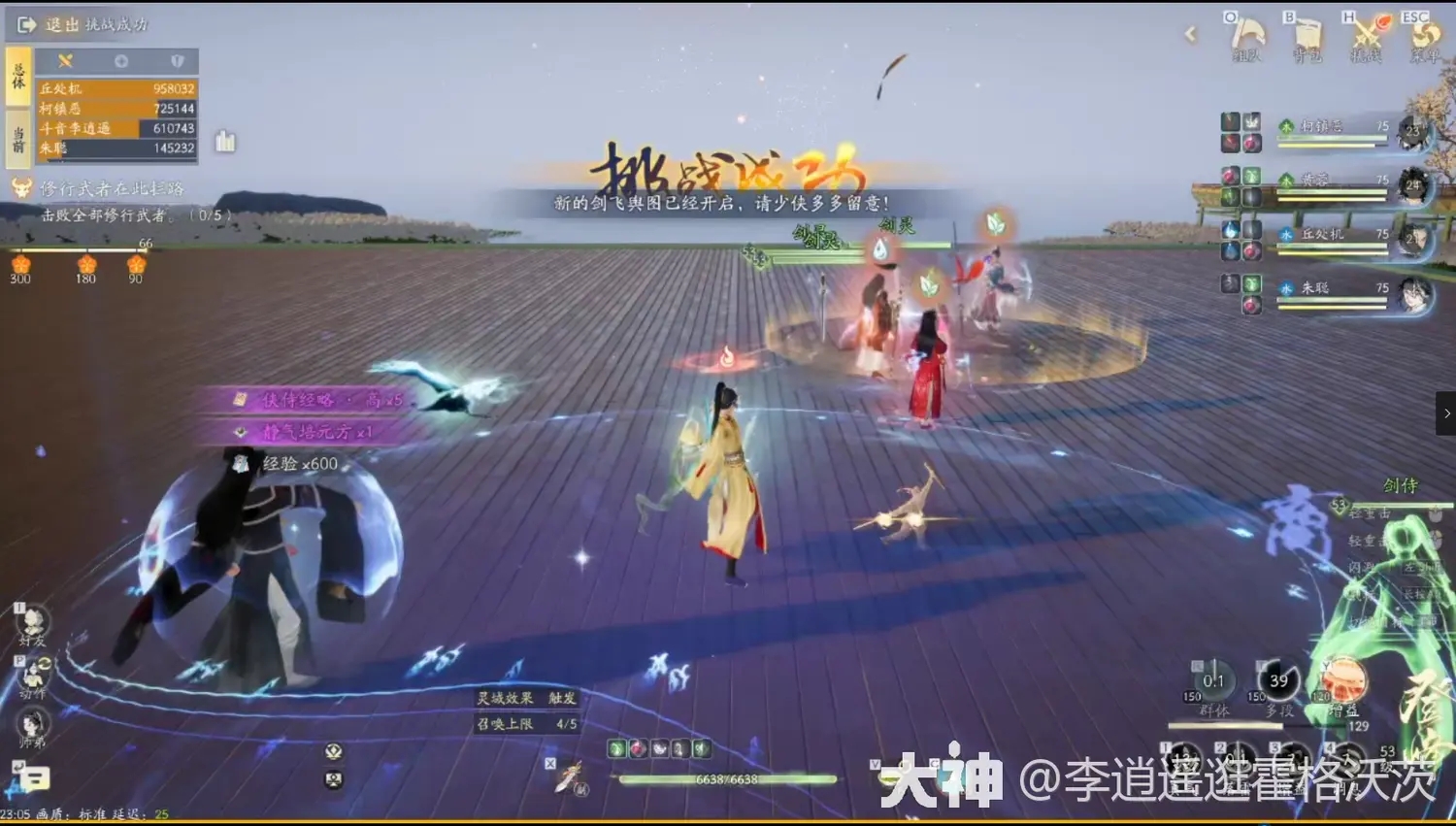Expand the right-edge collapsed panel arrow

pyautogui.click(x=1445, y=413)
